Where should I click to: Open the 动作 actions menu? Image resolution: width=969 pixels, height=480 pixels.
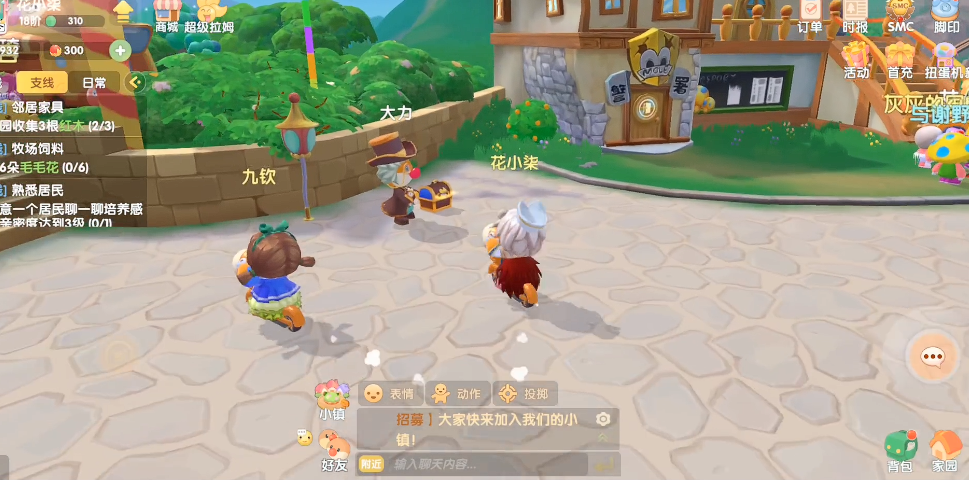(455, 394)
